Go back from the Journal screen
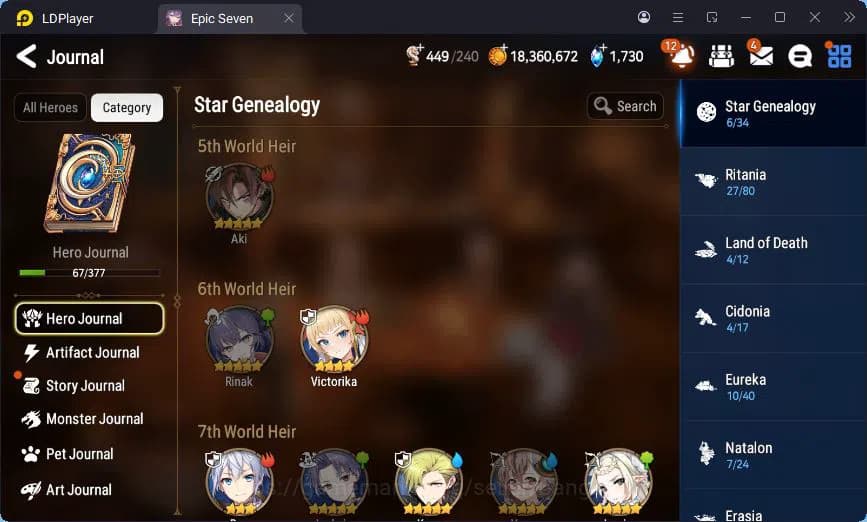Image resolution: width=867 pixels, height=522 pixels. 27,56
